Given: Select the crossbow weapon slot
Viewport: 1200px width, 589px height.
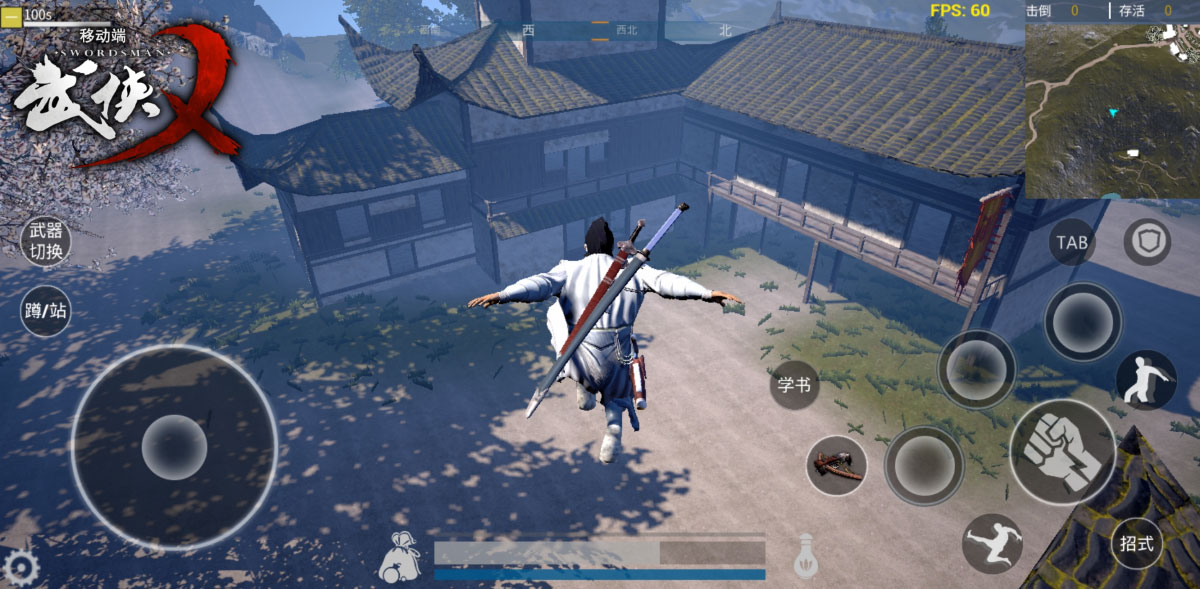Looking at the screenshot, I should click(x=836, y=465).
